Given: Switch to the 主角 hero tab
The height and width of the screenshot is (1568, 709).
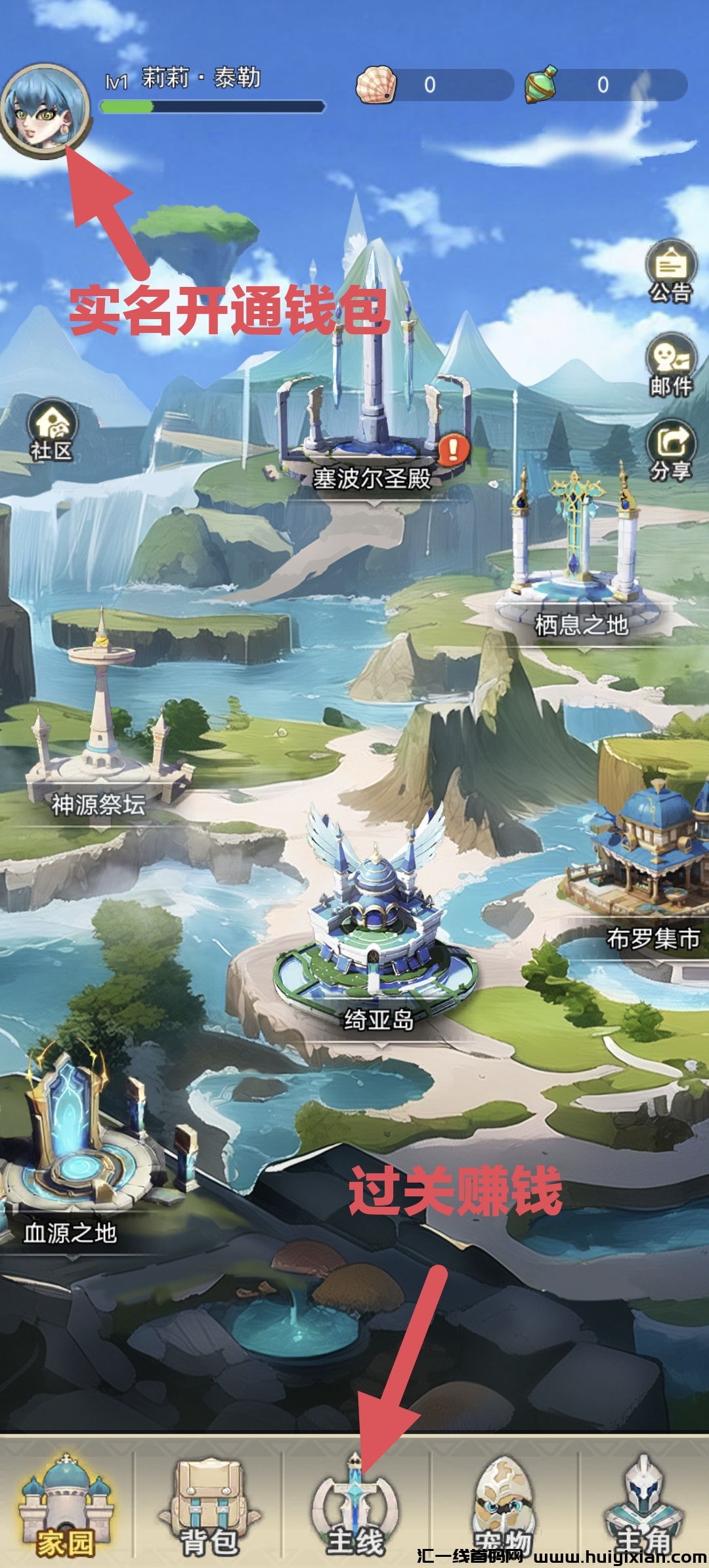Looking at the screenshot, I should click(644, 1510).
